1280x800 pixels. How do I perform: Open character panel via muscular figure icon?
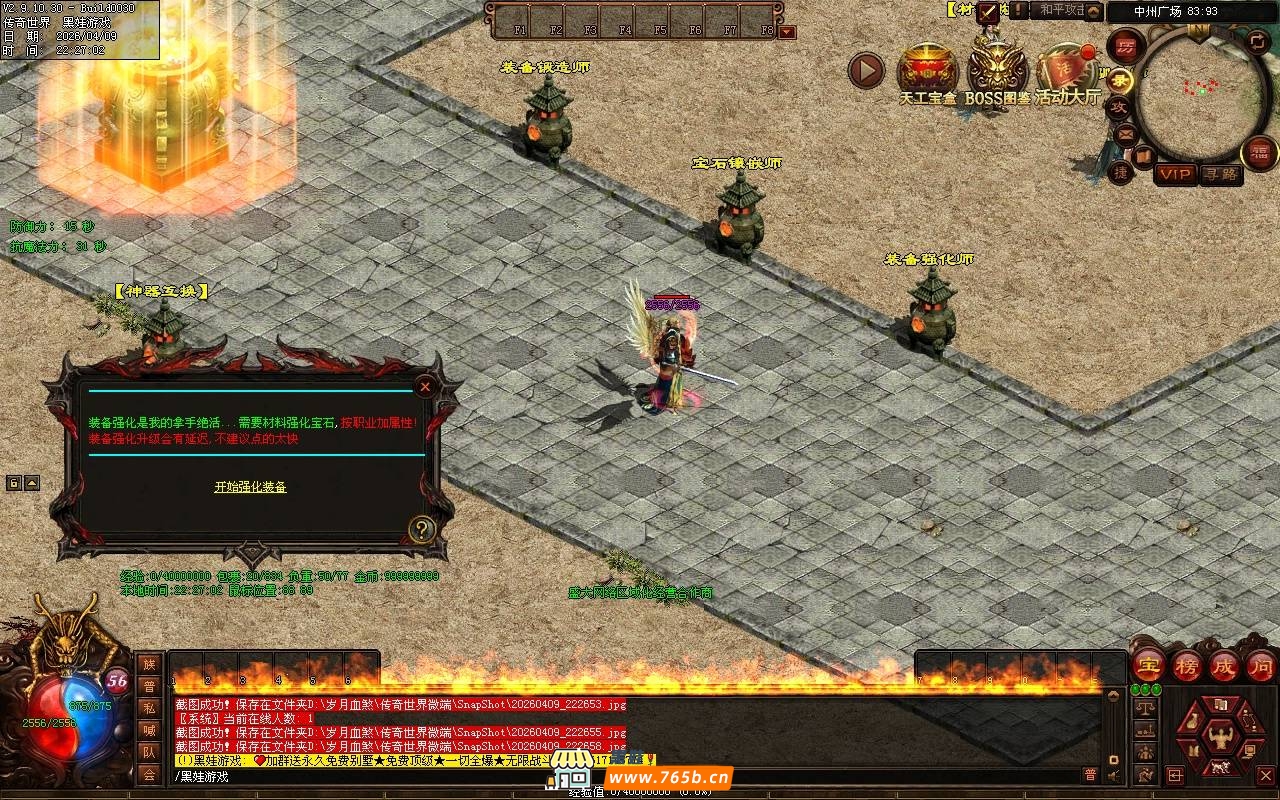point(1220,736)
